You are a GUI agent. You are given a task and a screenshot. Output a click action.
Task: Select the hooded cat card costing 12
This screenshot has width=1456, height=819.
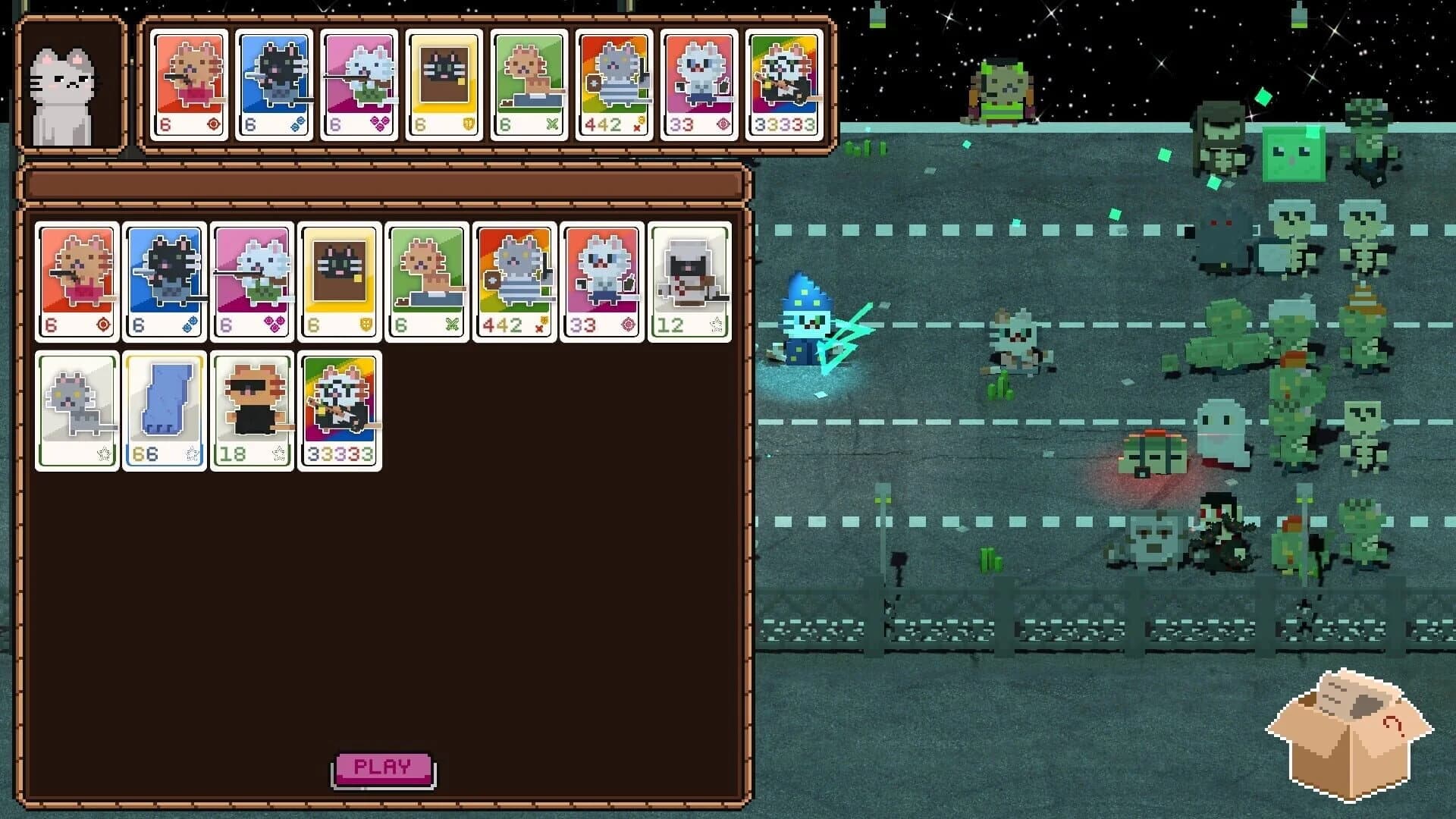[x=690, y=281]
